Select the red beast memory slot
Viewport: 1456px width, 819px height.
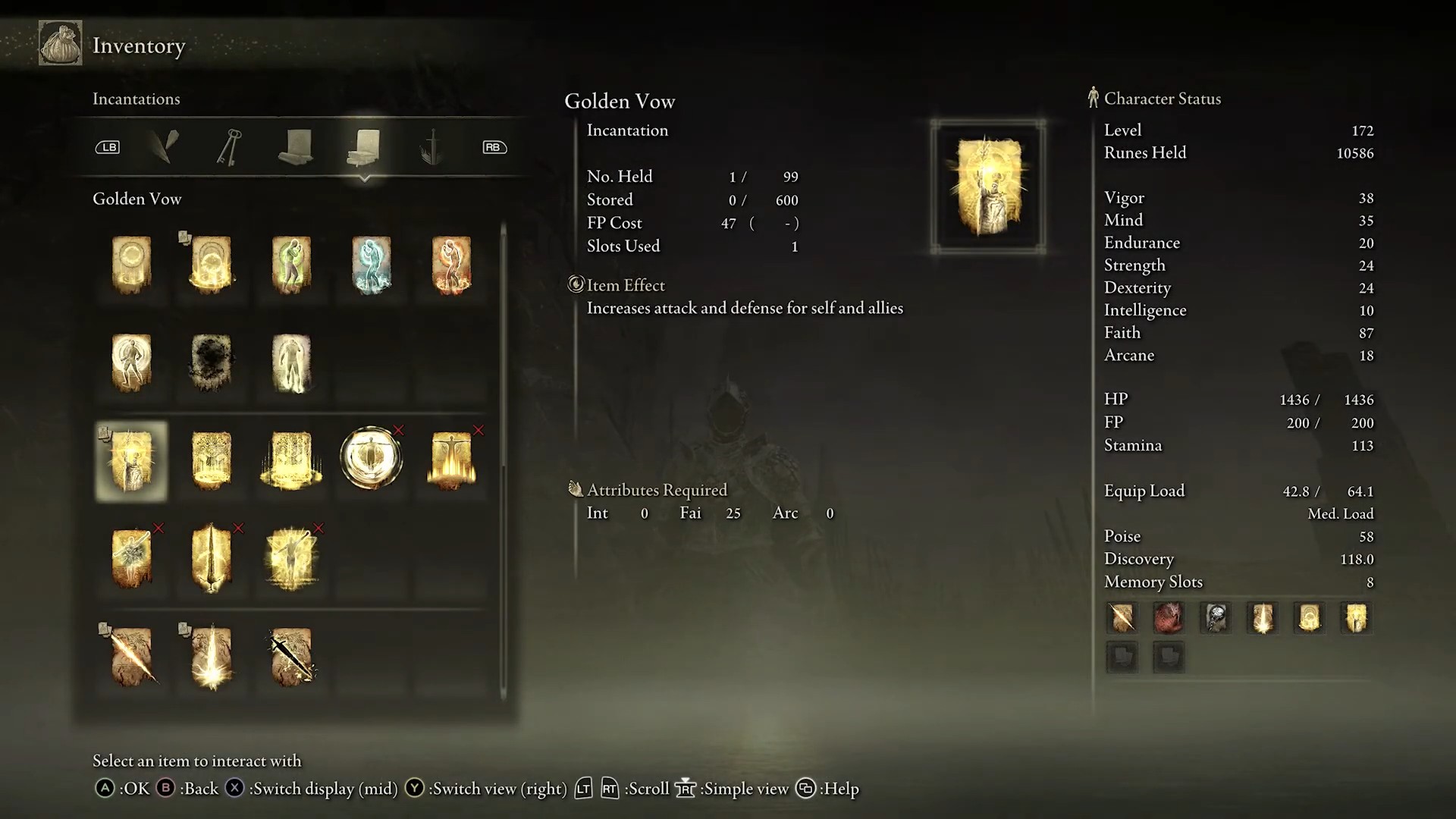click(x=1169, y=618)
